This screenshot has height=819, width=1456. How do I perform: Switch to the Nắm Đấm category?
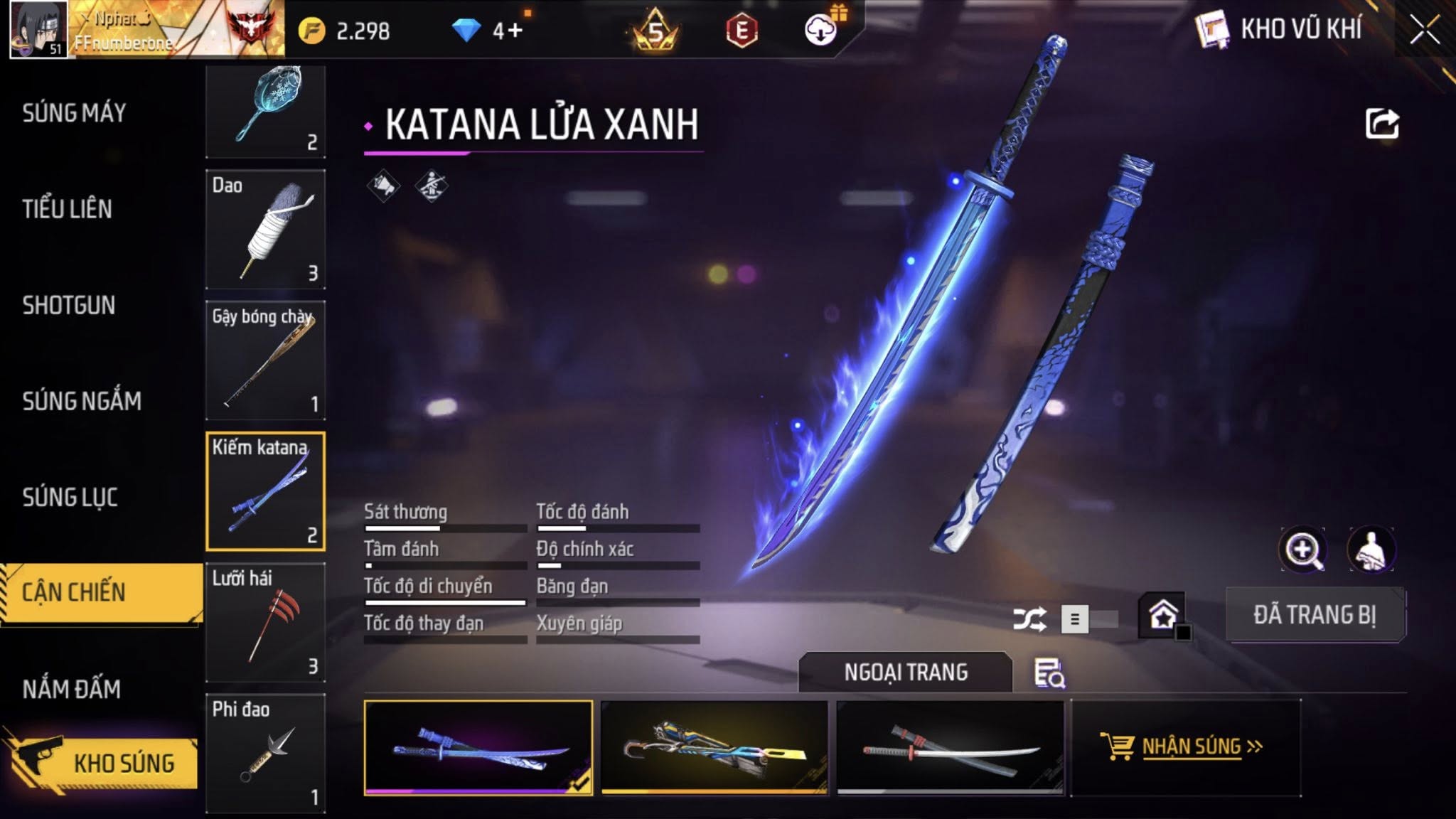pyautogui.click(x=72, y=689)
